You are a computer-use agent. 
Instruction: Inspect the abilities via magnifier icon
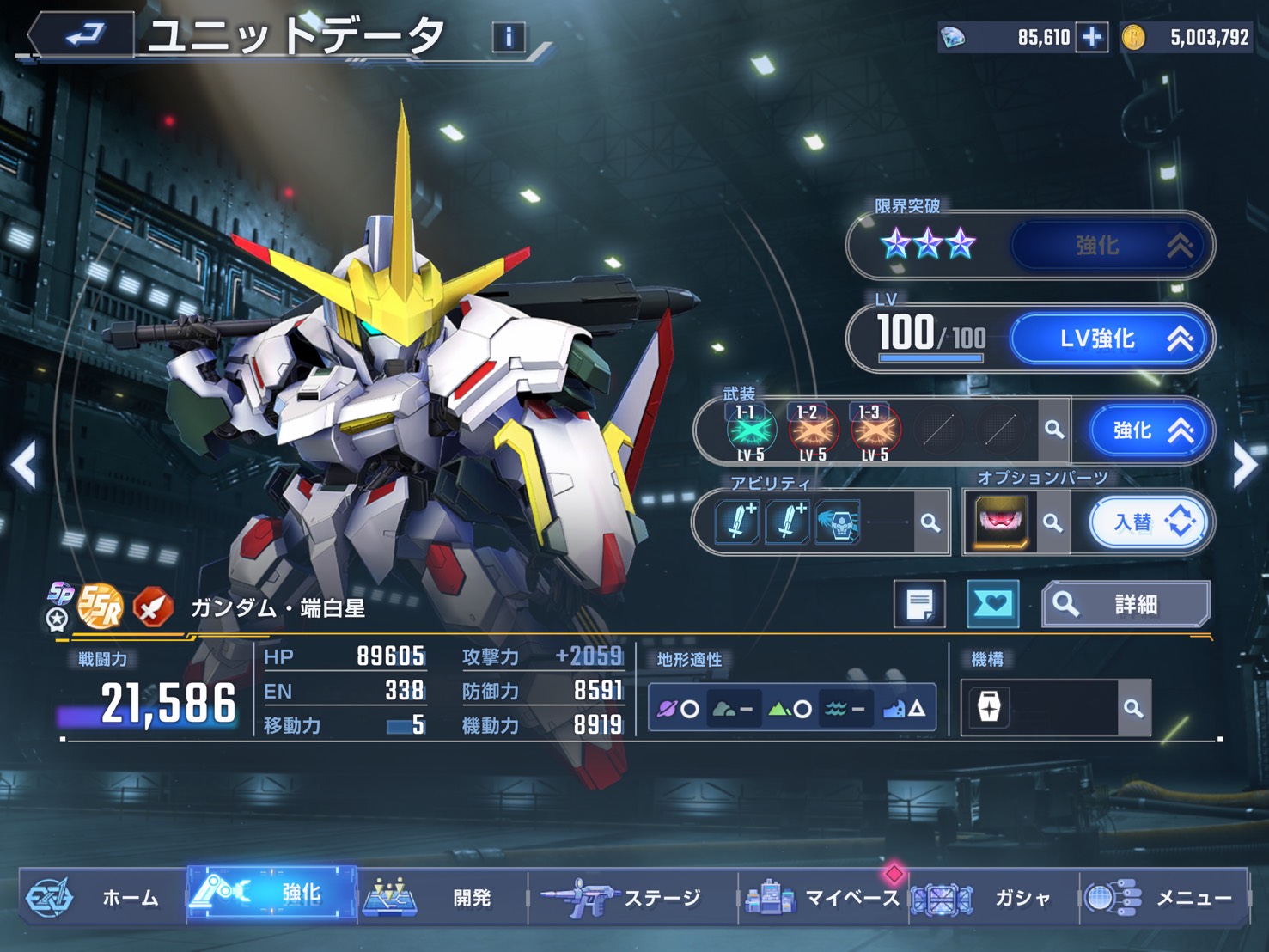(930, 522)
